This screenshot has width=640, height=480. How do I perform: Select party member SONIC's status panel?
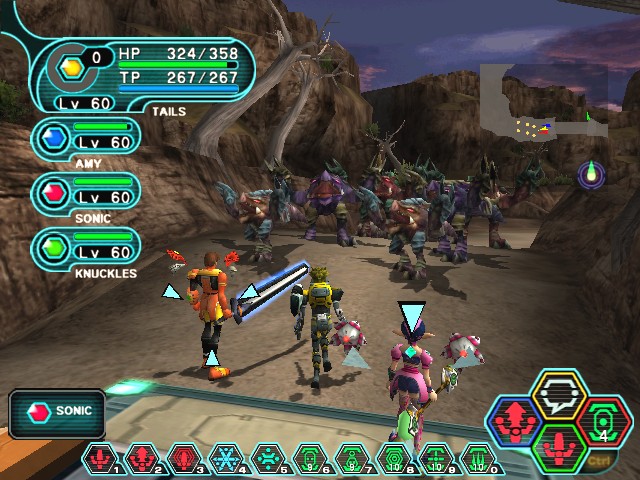[88, 192]
